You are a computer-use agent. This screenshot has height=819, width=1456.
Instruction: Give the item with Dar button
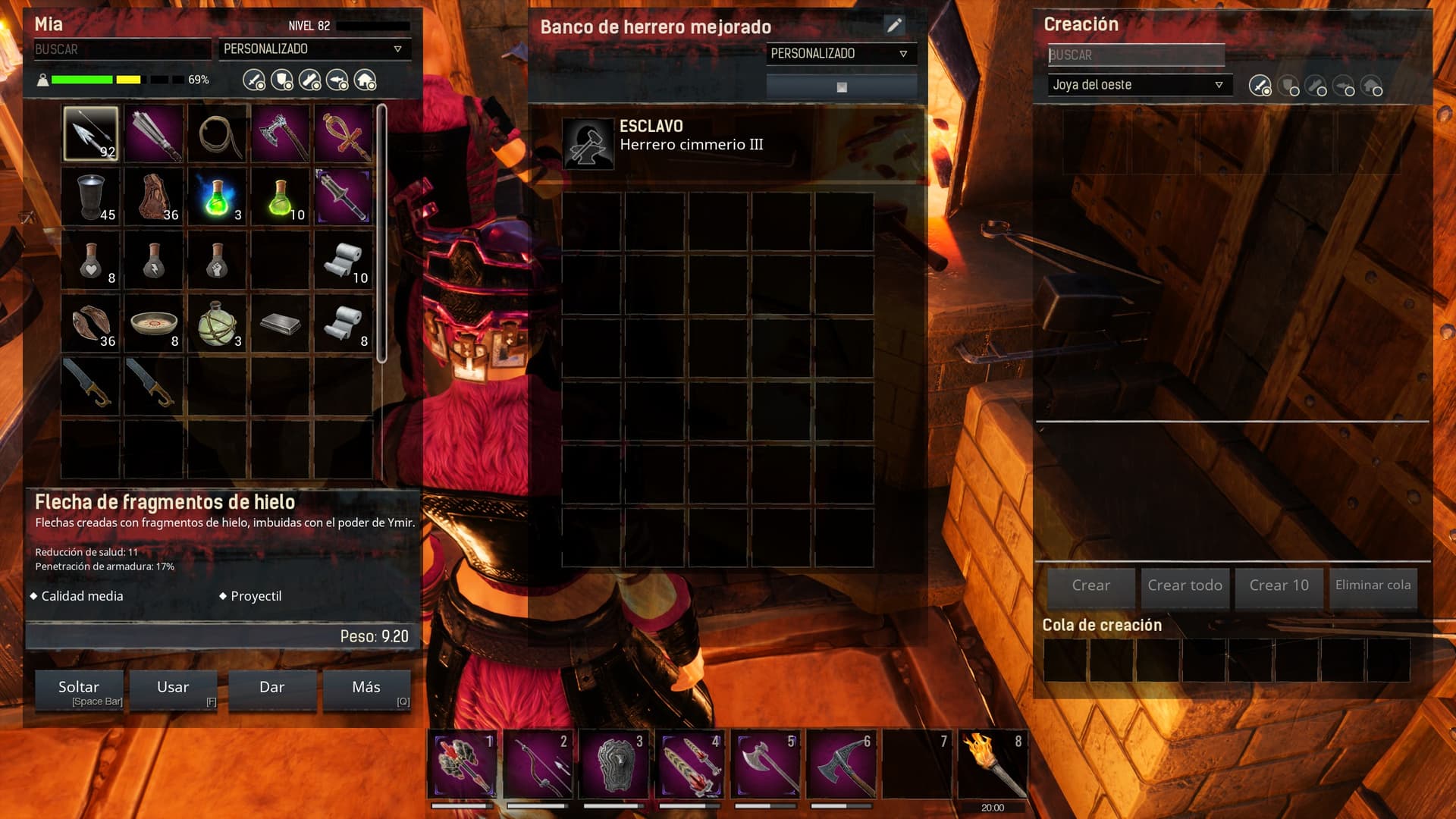point(271,689)
